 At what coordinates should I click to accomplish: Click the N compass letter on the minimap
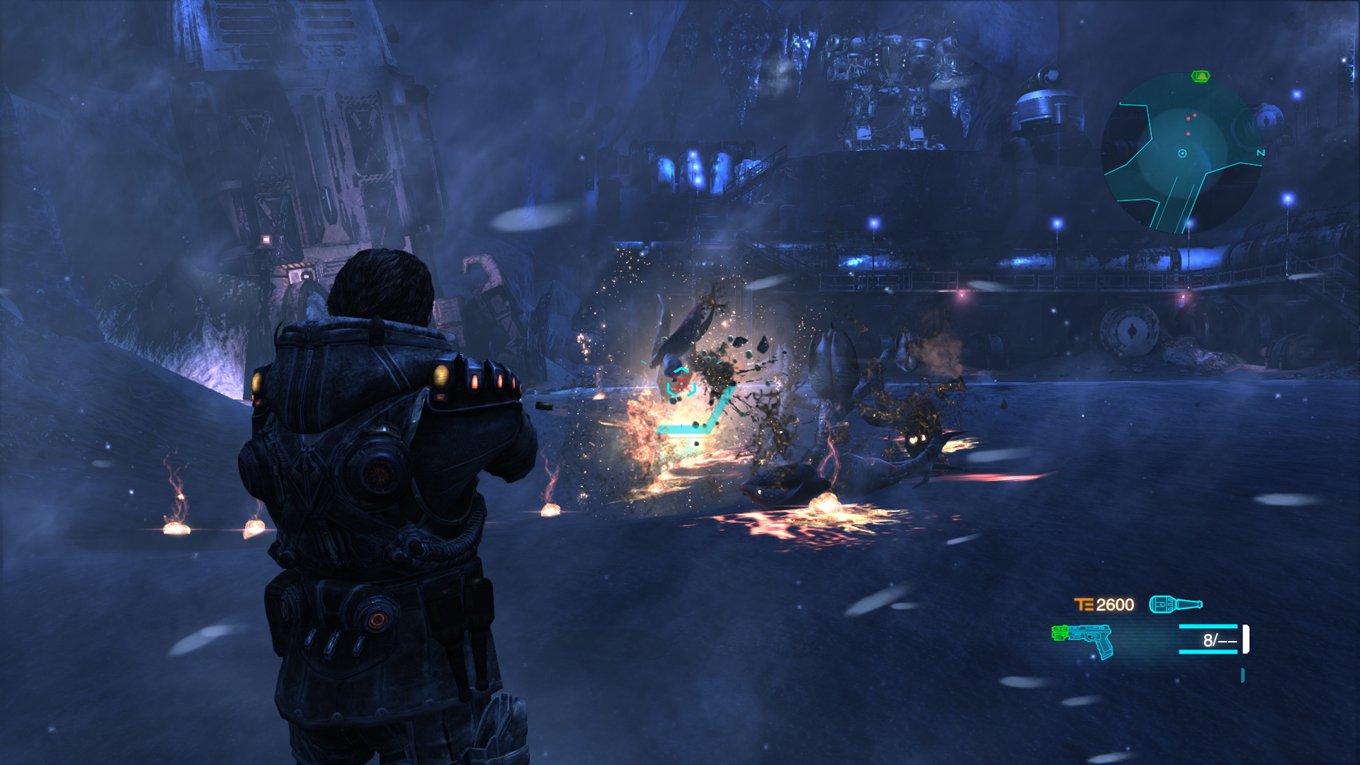(x=1261, y=152)
